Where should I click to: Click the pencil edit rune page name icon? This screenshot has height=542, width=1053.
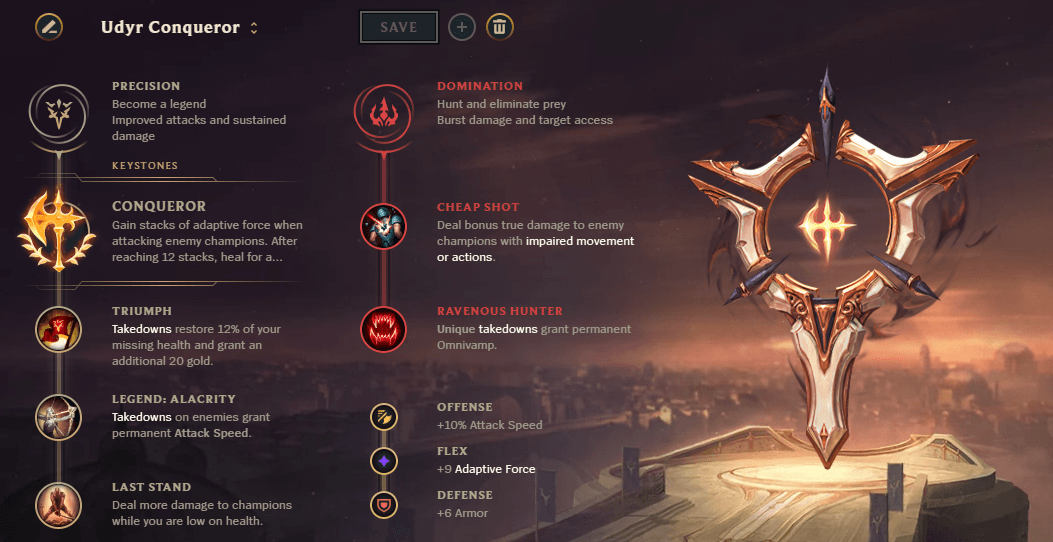click(48, 27)
